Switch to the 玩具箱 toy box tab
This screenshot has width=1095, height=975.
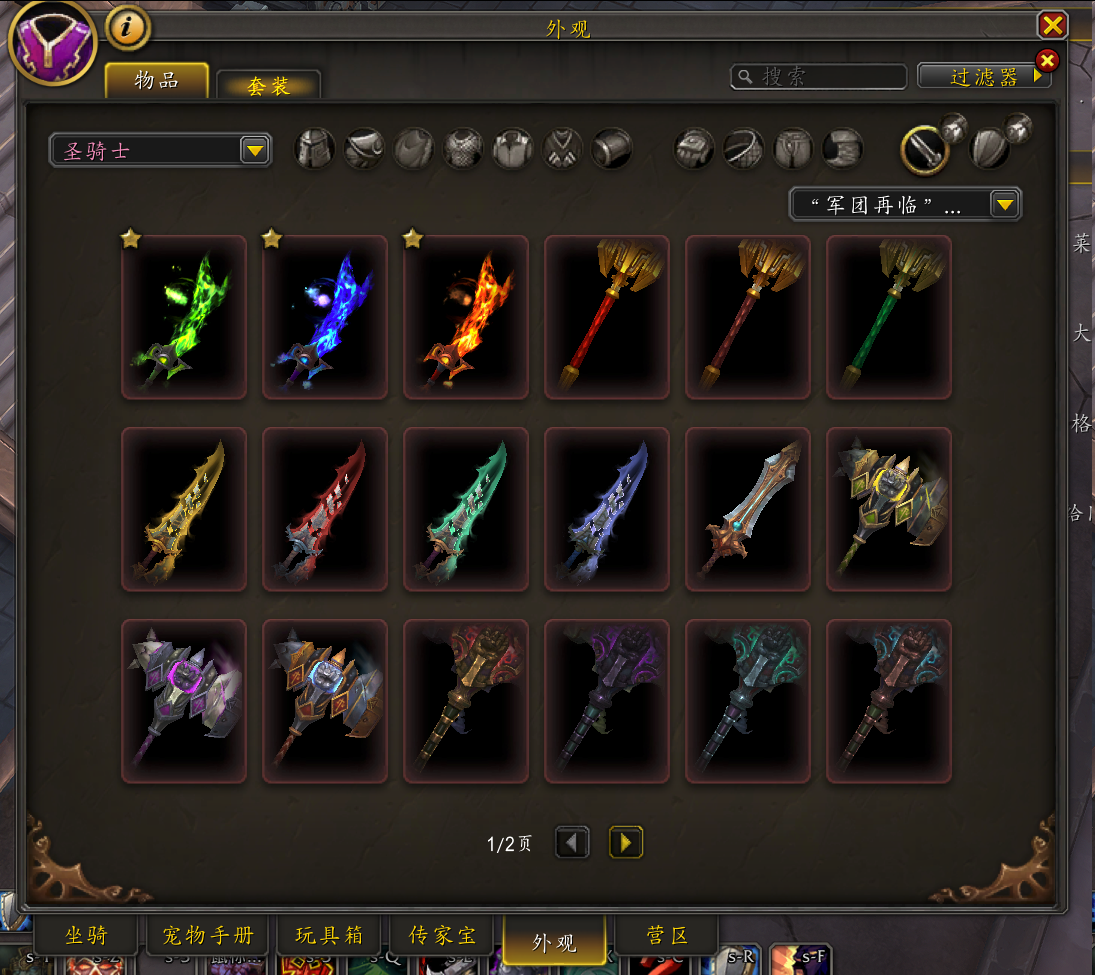[330, 937]
